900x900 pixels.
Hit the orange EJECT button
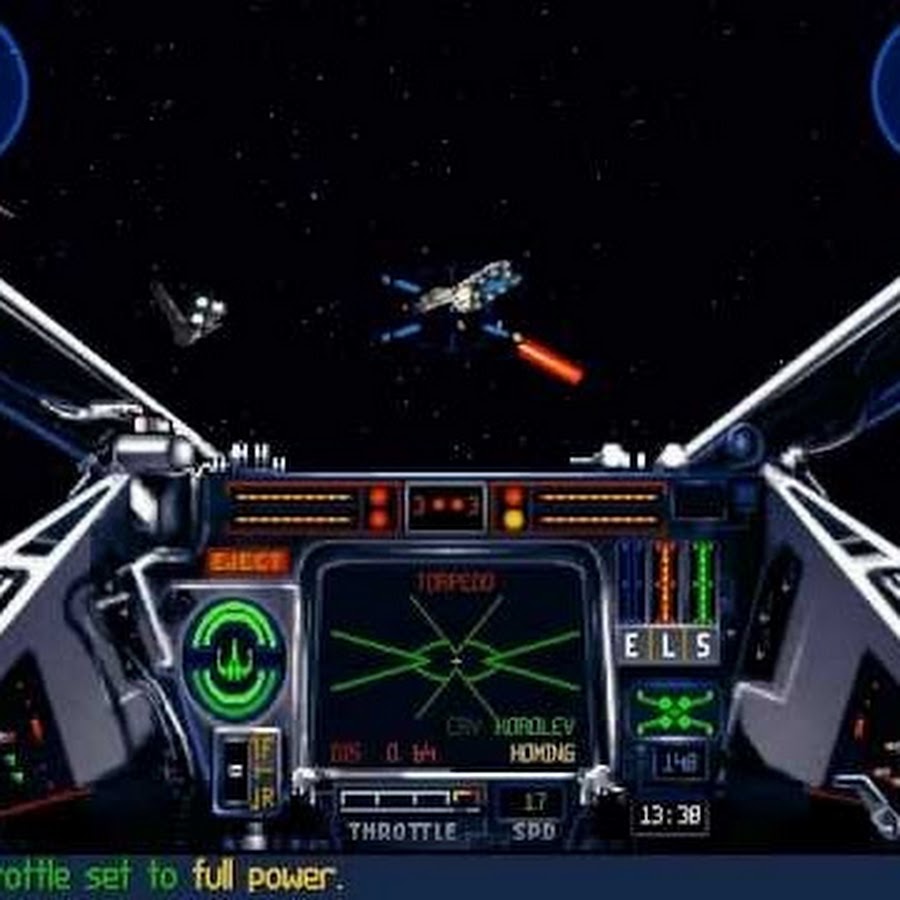pyautogui.click(x=247, y=561)
